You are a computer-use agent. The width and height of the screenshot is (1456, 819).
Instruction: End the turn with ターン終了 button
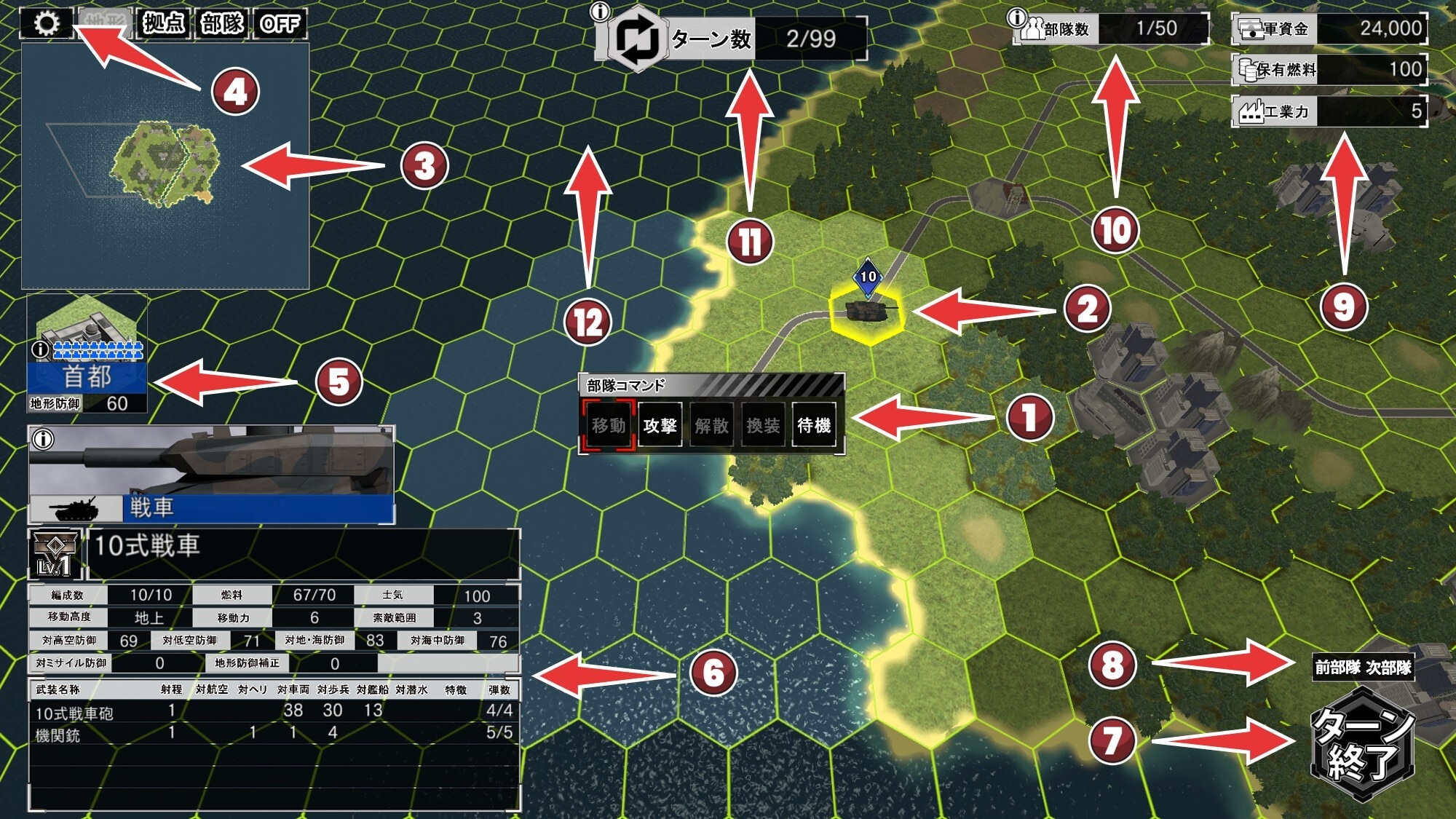tap(1362, 744)
